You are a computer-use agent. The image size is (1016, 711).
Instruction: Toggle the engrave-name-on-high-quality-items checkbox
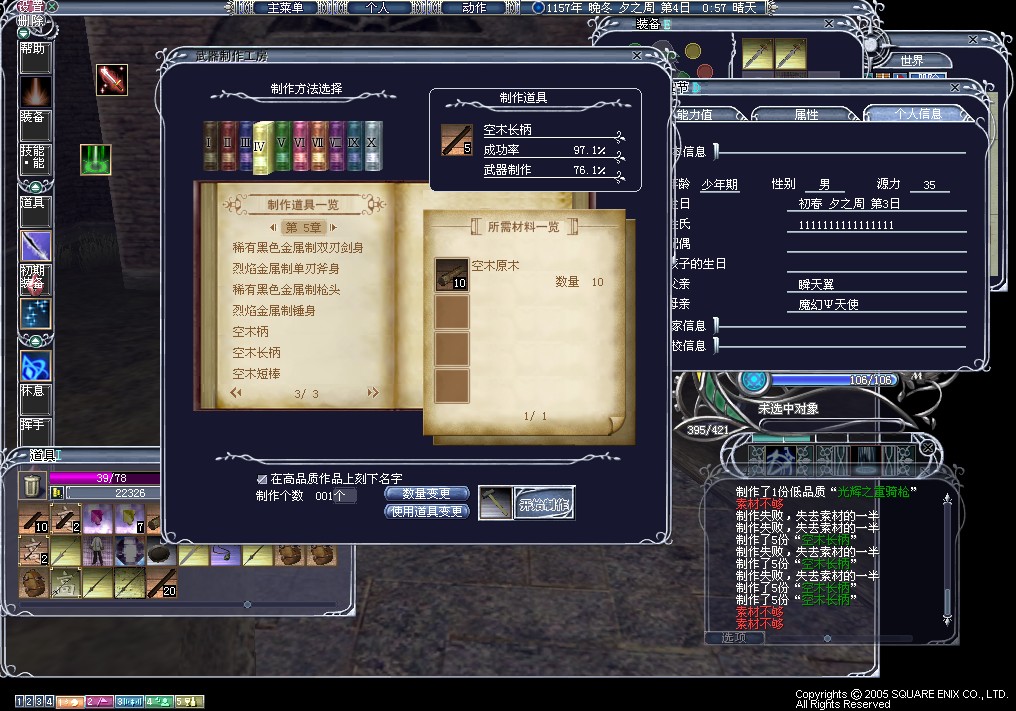coord(262,479)
